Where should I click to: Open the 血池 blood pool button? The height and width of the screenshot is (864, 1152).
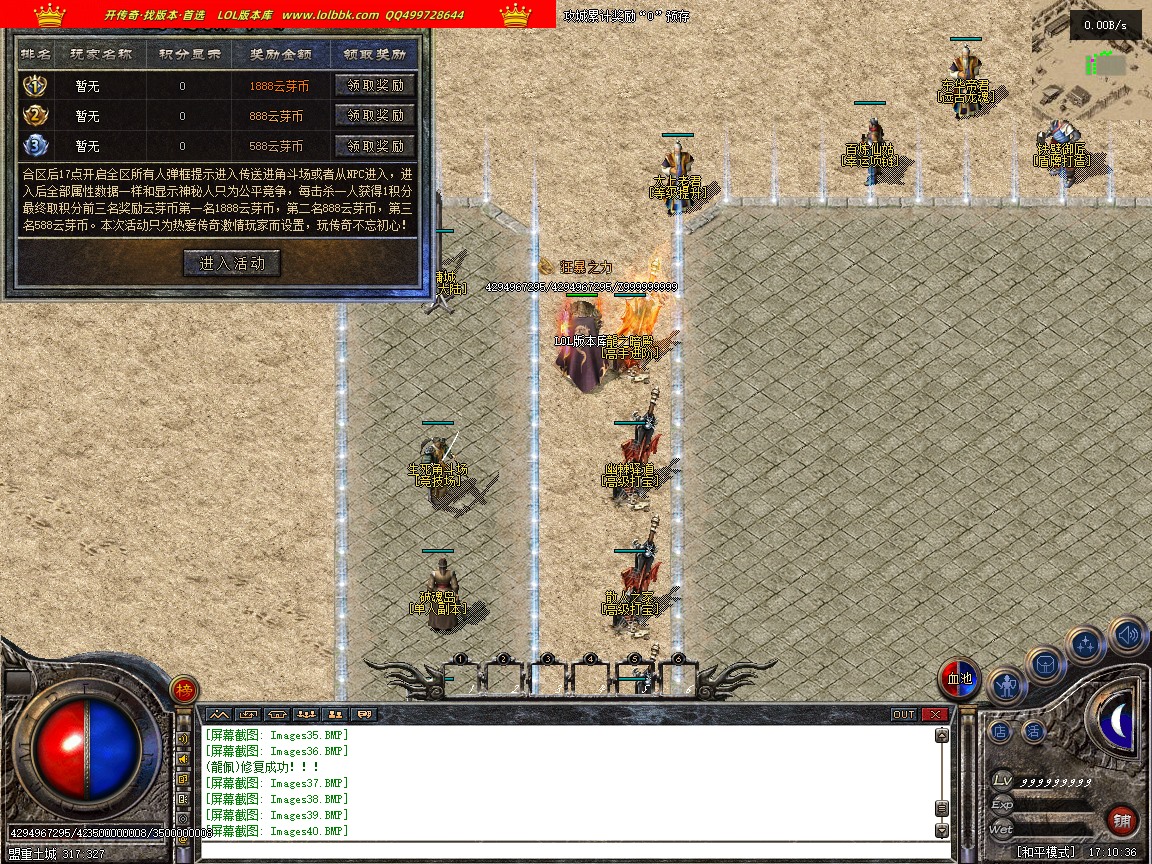click(x=959, y=680)
